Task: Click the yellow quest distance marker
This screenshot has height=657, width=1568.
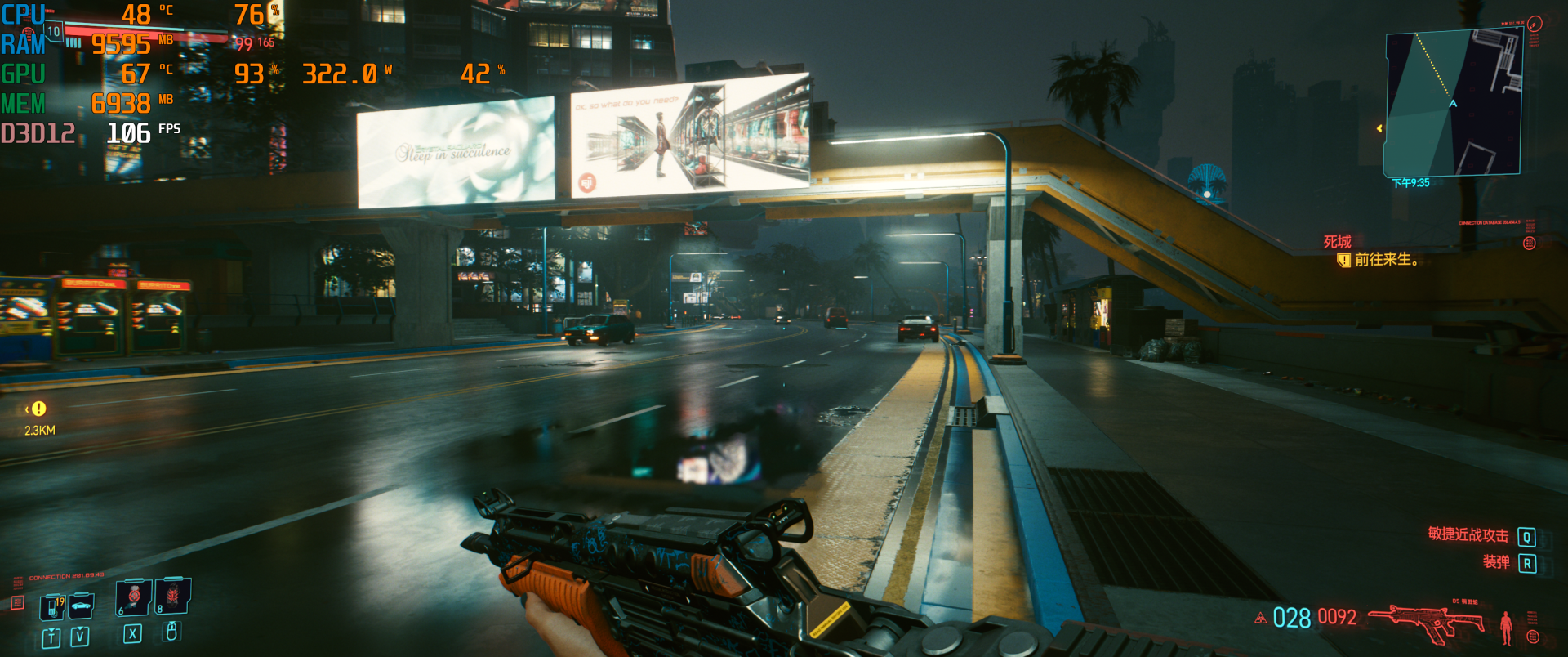Action: 38,409
